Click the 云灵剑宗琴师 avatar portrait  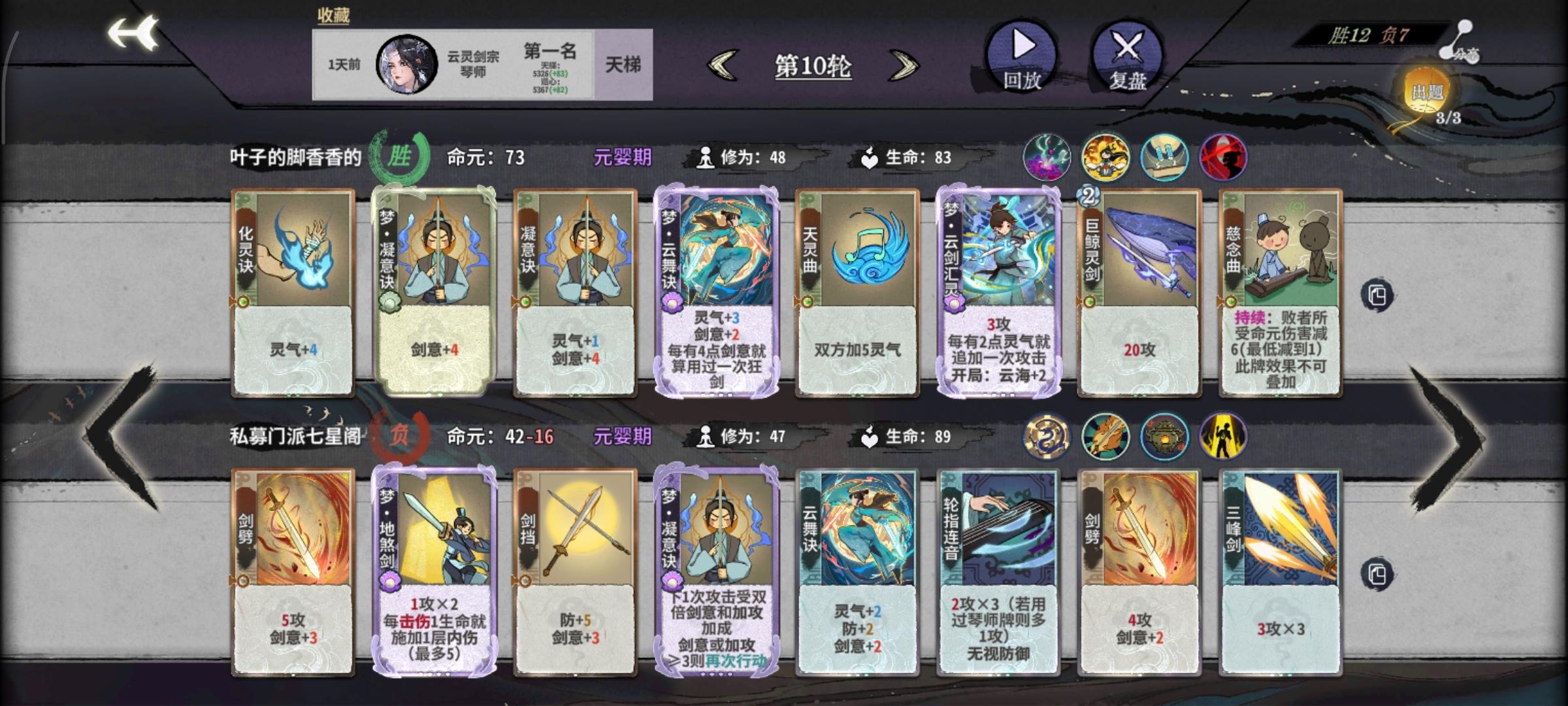pyautogui.click(x=406, y=65)
